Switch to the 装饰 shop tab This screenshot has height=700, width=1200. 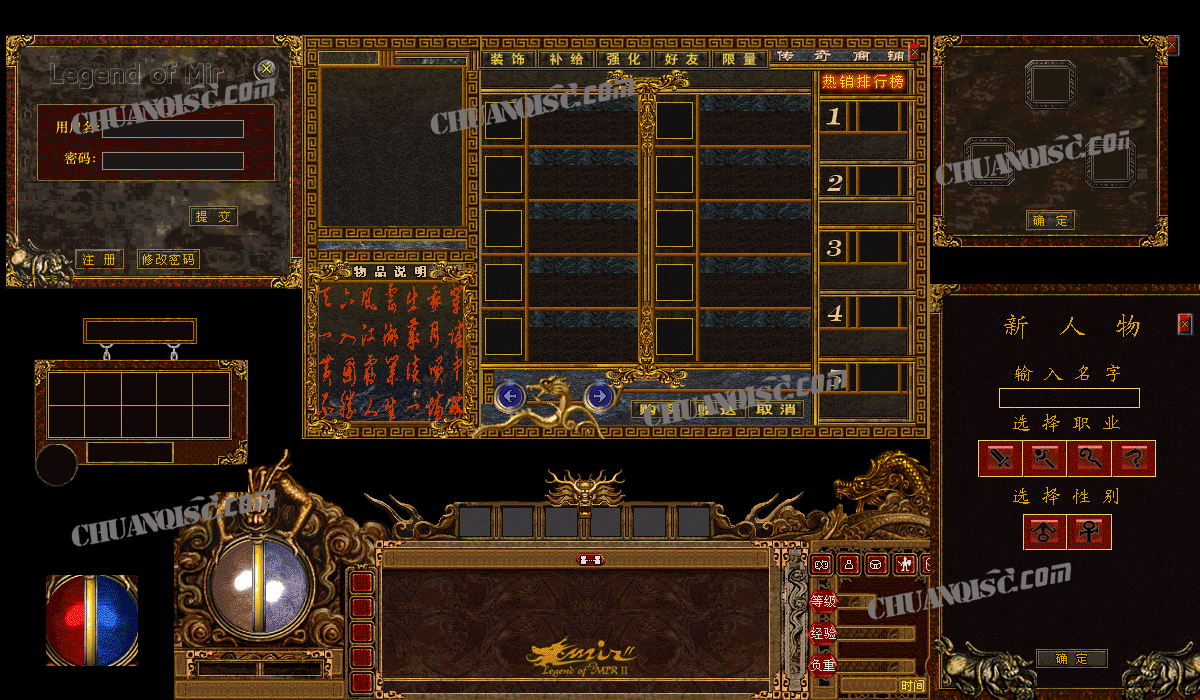509,59
